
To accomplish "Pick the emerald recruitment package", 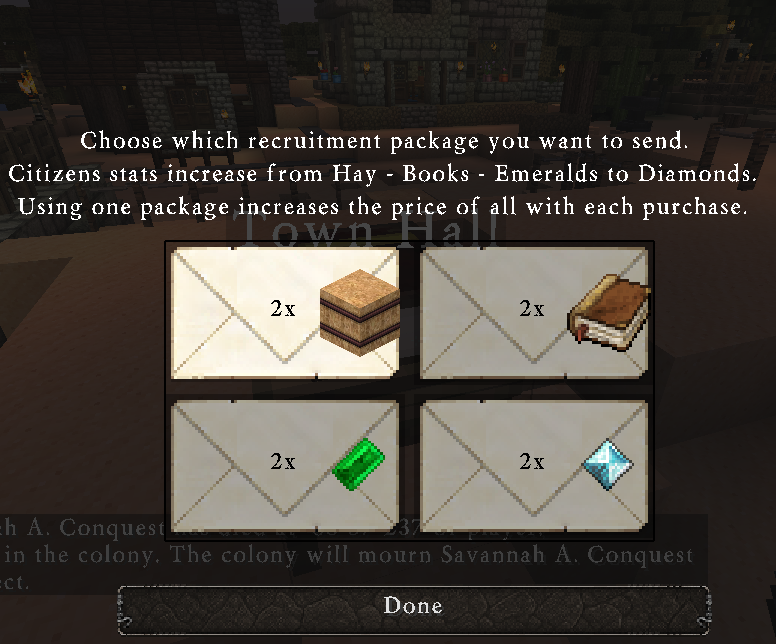I will (286, 464).
